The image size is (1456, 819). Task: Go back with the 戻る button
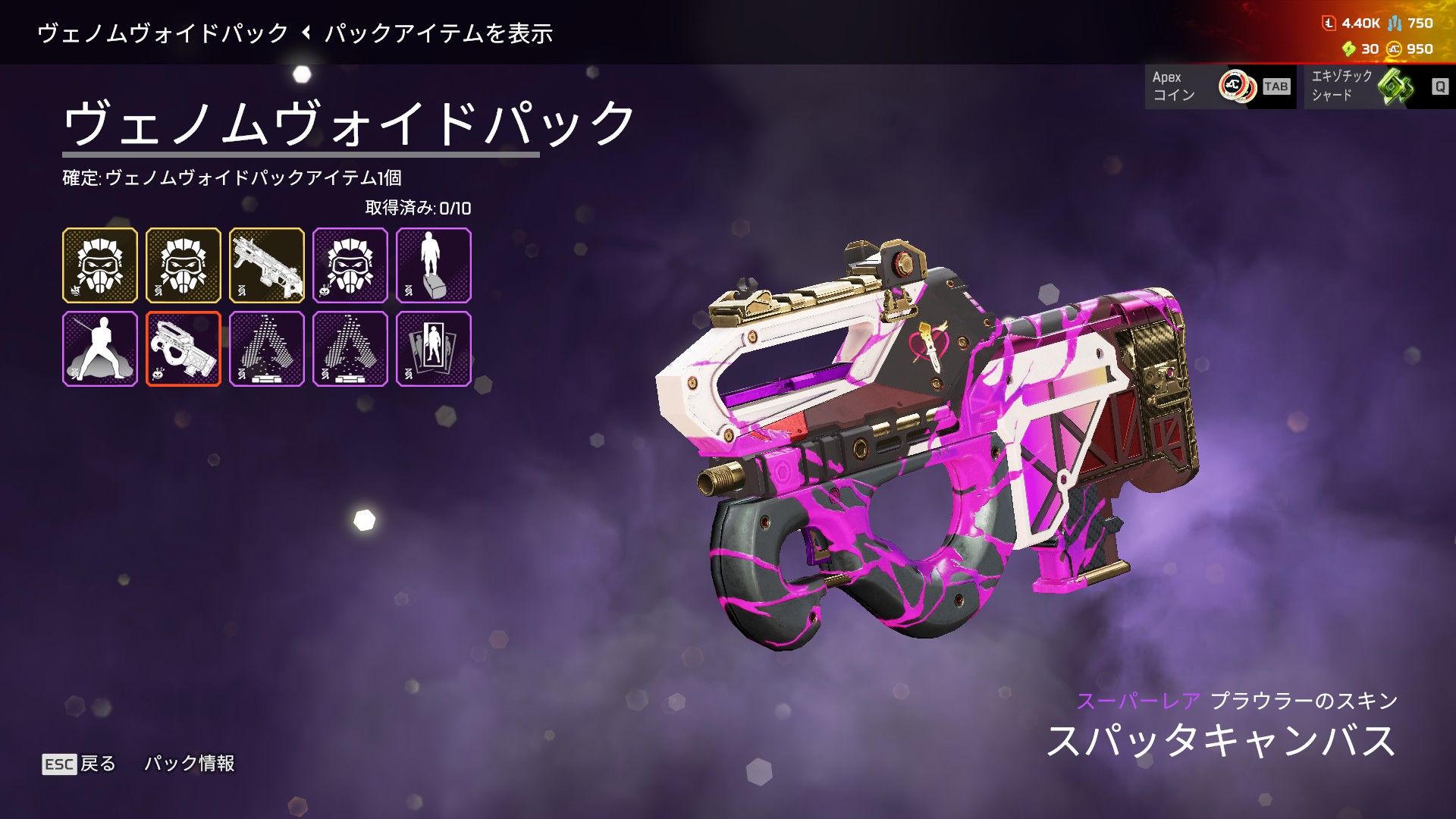[80, 764]
